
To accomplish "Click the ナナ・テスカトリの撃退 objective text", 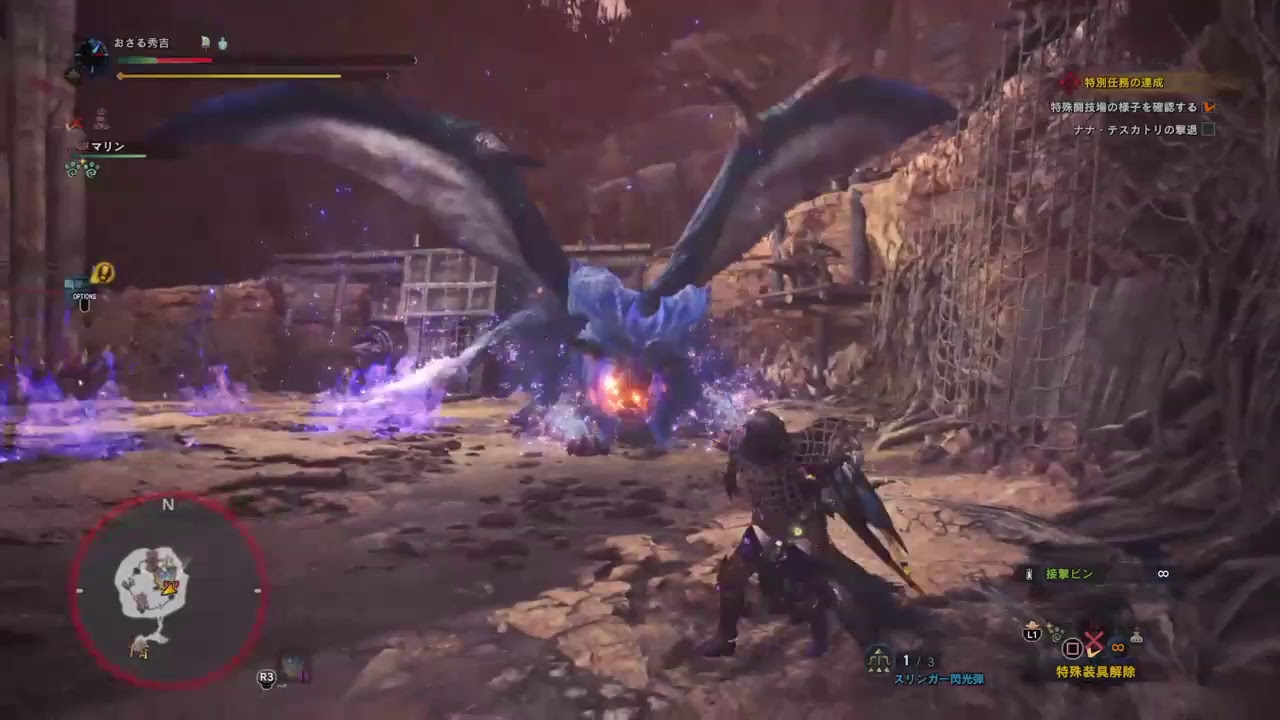I will coord(1134,129).
